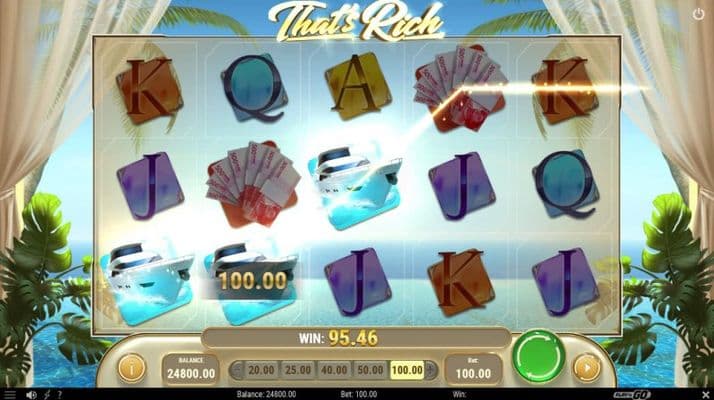The width and height of the screenshot is (714, 400).
Task: Toggle sound with the speaker icon
Action: (33, 394)
